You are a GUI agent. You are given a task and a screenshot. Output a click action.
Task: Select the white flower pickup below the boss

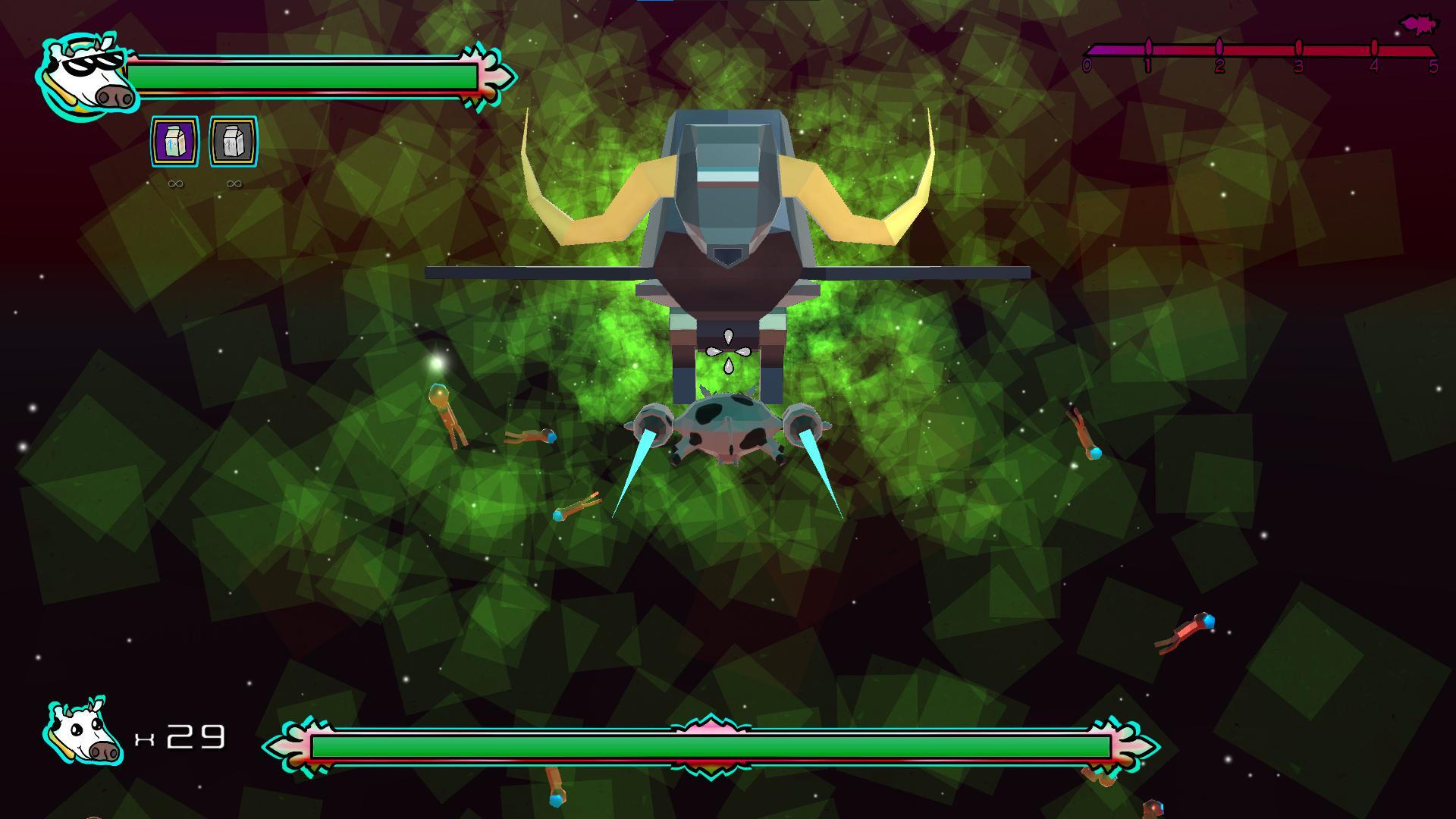(x=729, y=350)
